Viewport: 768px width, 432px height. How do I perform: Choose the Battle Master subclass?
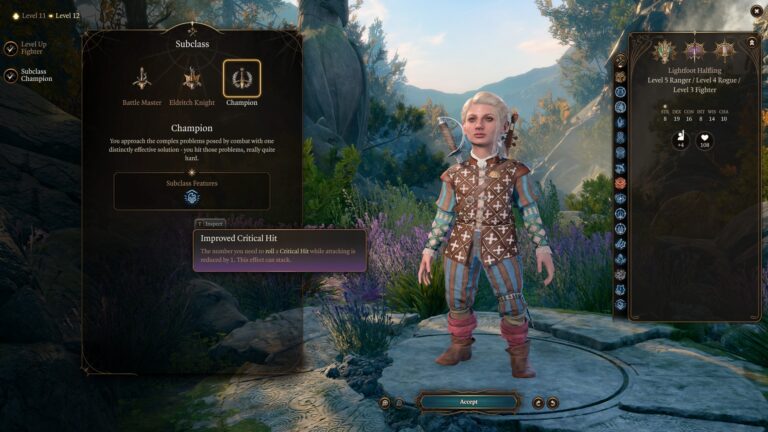tap(142, 79)
